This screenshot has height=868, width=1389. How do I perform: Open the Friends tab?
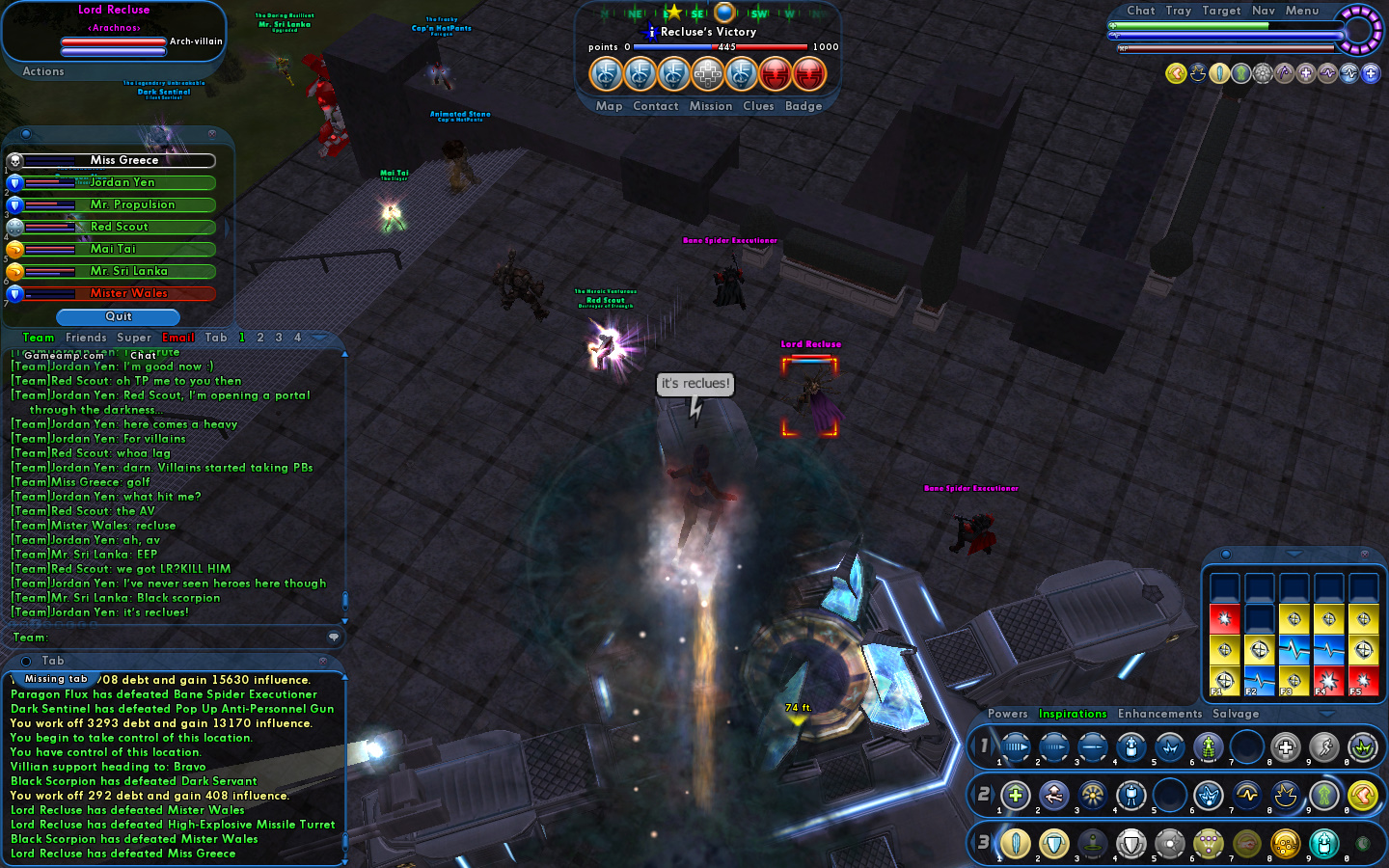pos(86,338)
